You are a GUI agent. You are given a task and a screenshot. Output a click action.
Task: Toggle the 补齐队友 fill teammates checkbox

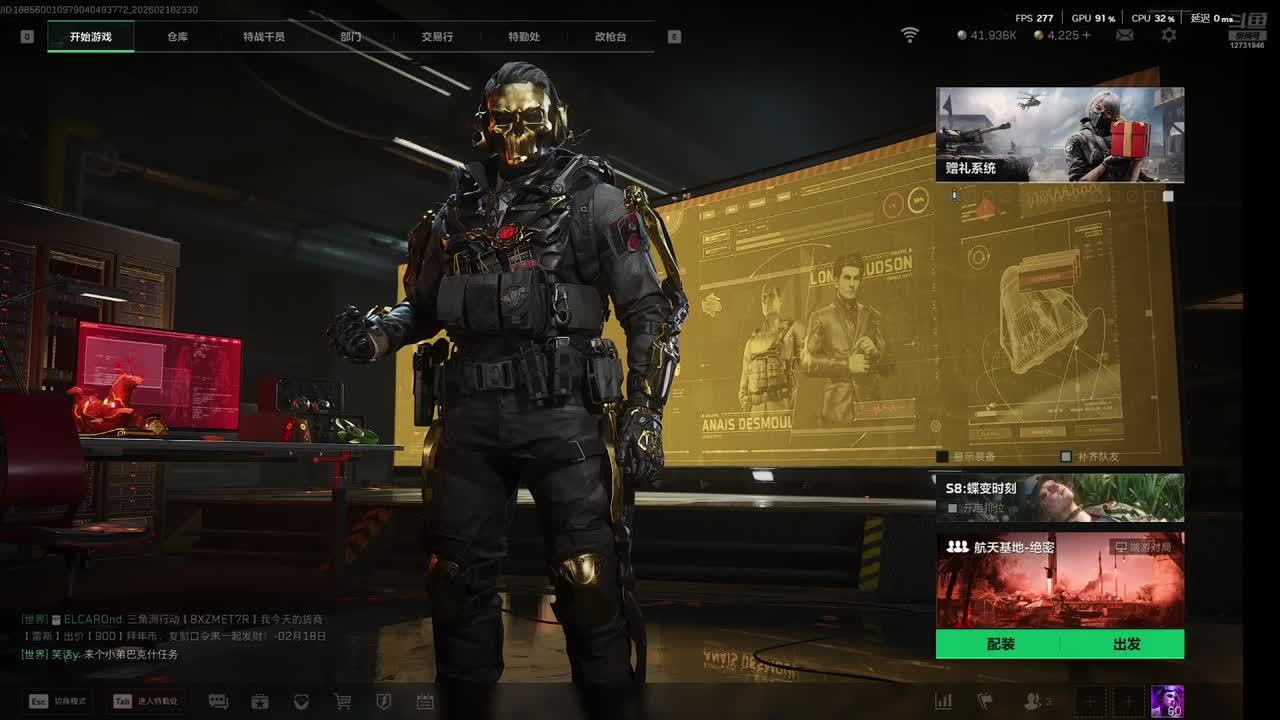1066,457
